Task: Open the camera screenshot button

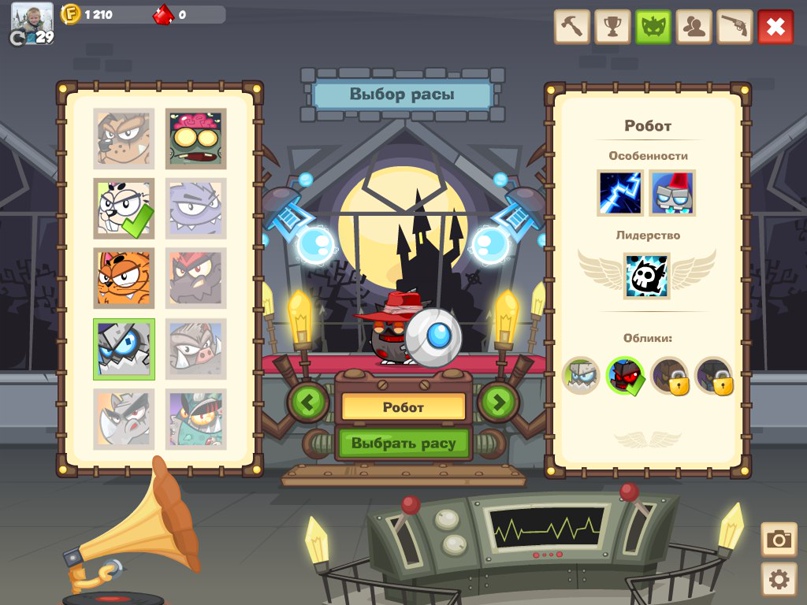Action: click(x=779, y=540)
